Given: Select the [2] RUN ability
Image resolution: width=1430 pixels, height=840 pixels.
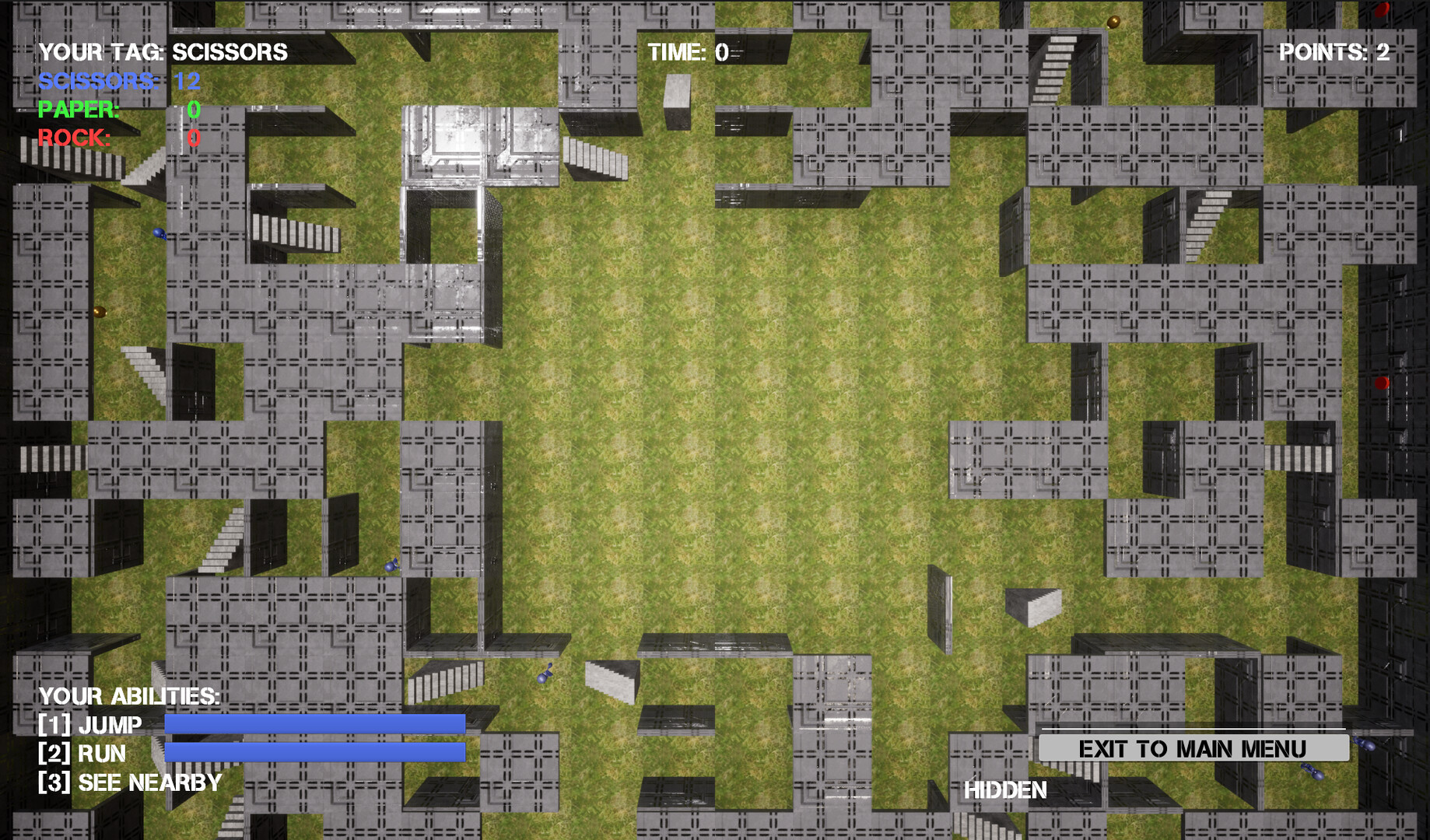Looking at the screenshot, I should pyautogui.click(x=82, y=754).
